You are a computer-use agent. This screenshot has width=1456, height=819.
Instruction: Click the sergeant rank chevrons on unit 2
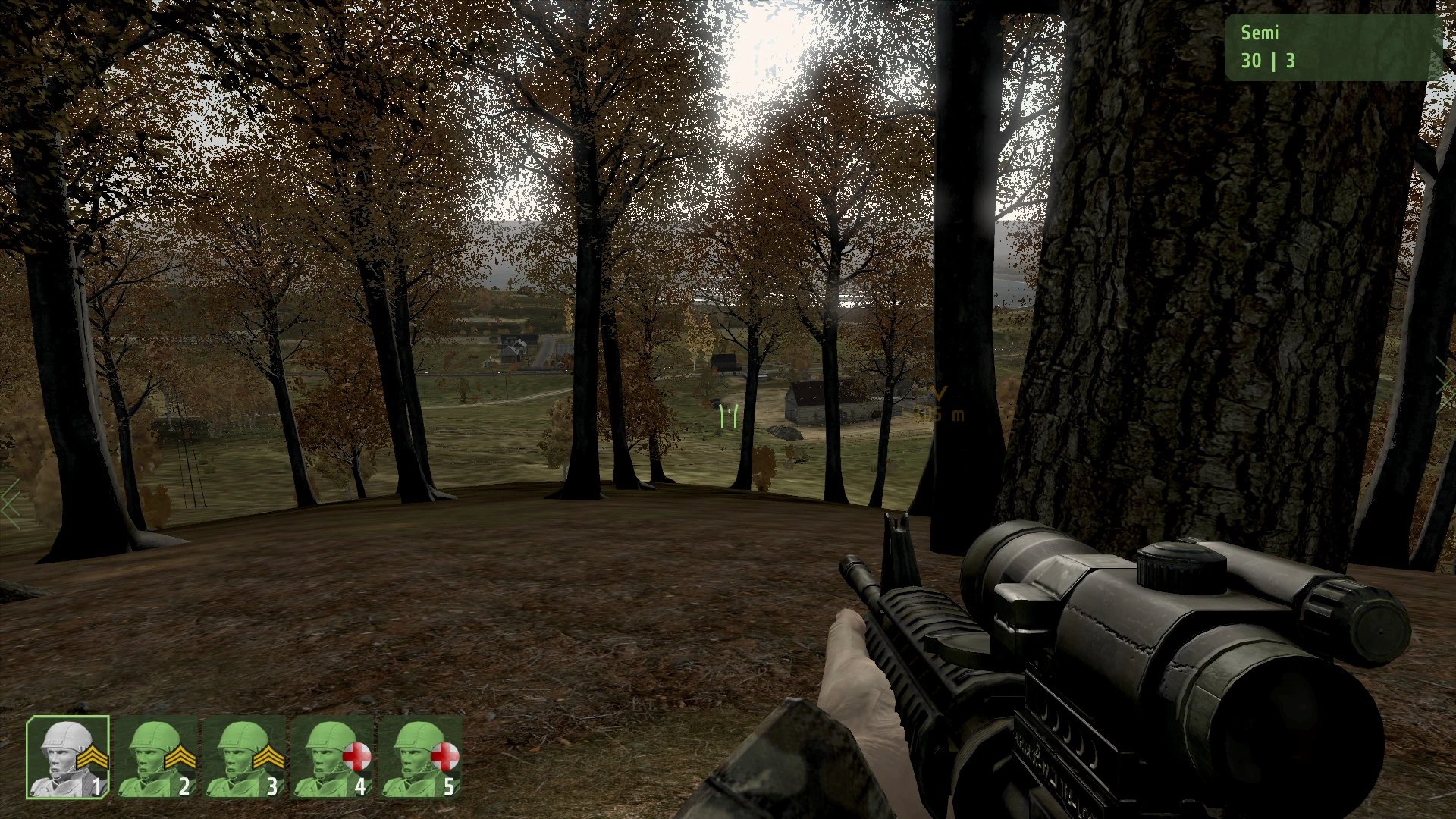pyautogui.click(x=179, y=756)
